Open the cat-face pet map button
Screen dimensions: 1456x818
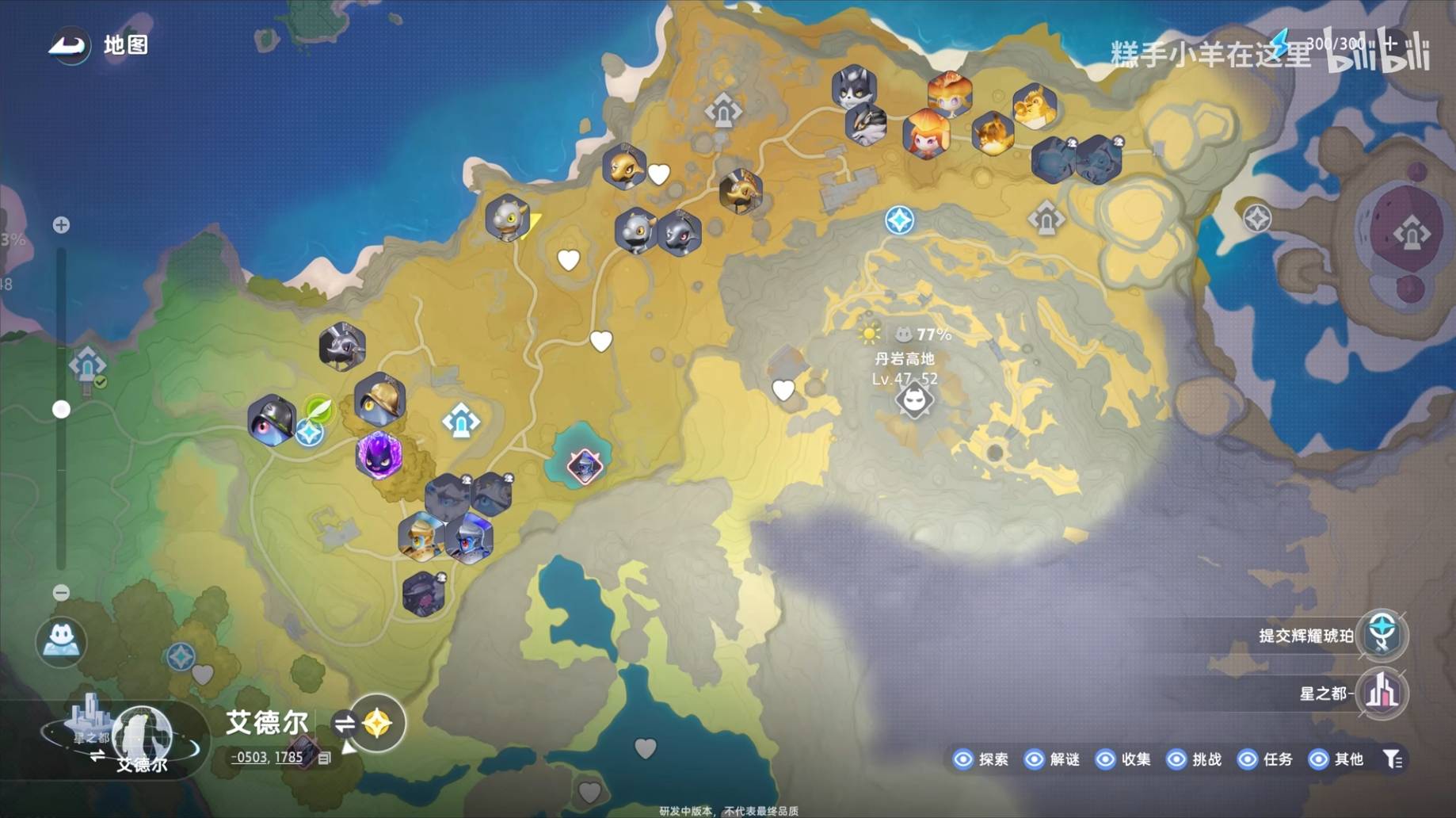[61, 640]
